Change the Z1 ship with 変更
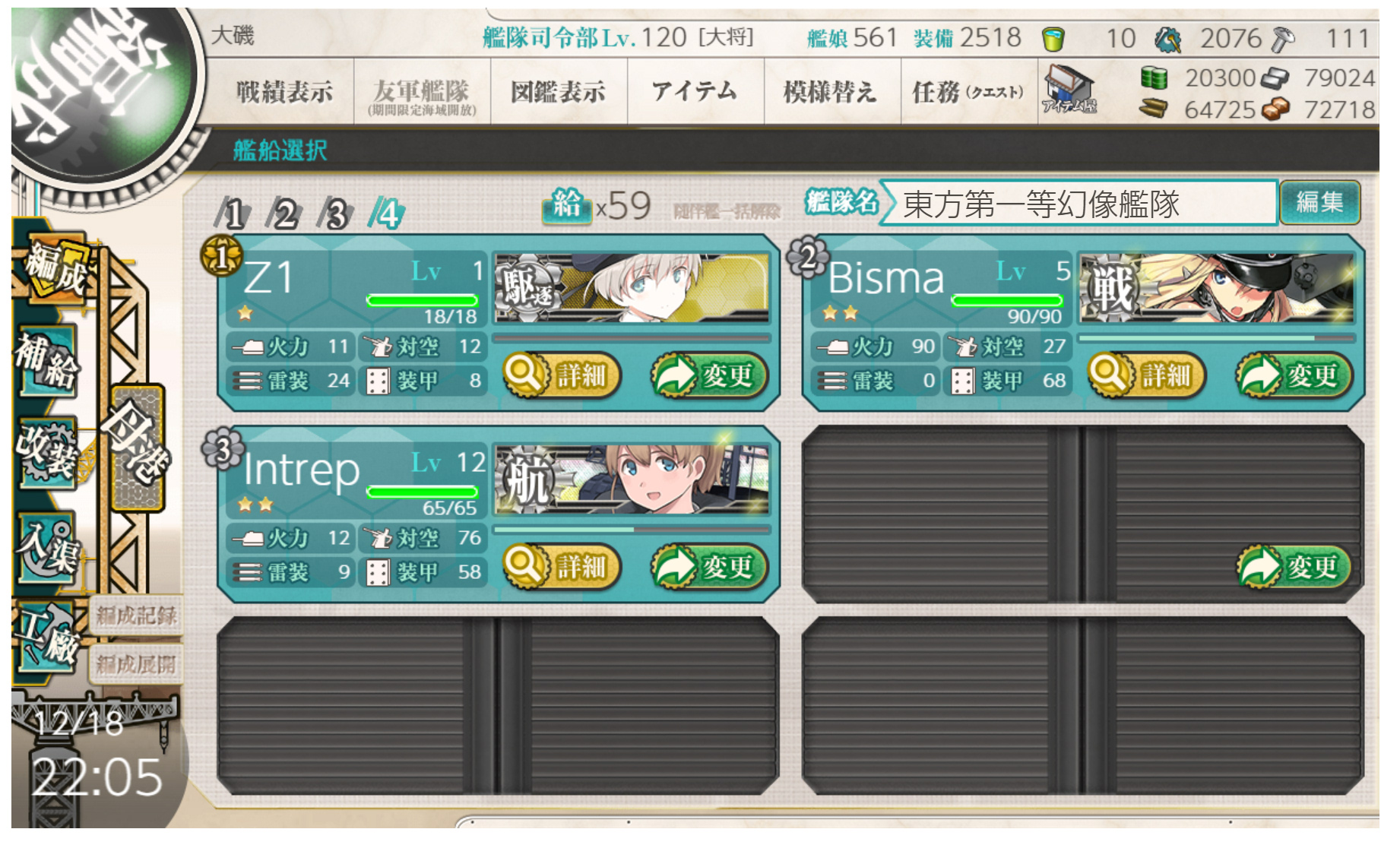The width and height of the screenshot is (1400, 848). pyautogui.click(x=709, y=375)
